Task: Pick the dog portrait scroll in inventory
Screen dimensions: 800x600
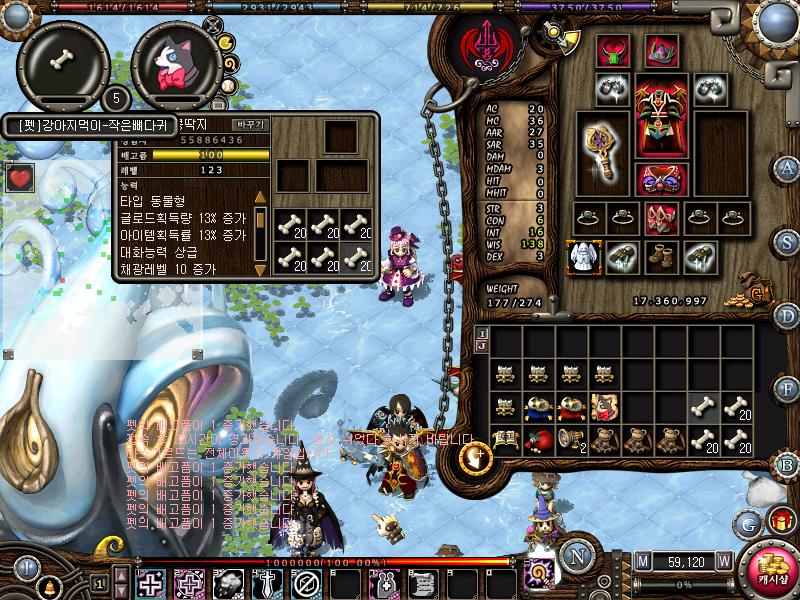Action: [605, 406]
